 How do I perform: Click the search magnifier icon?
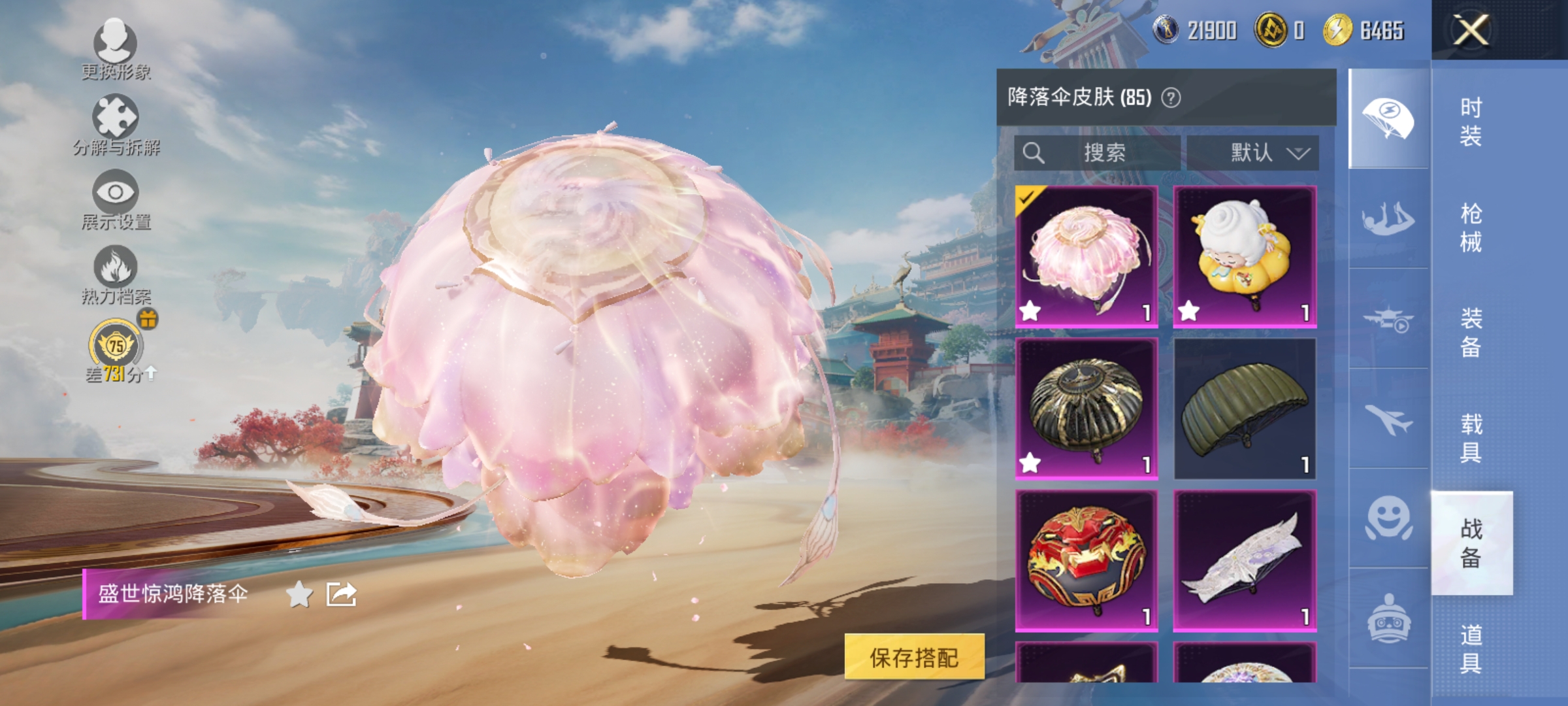point(1034,152)
